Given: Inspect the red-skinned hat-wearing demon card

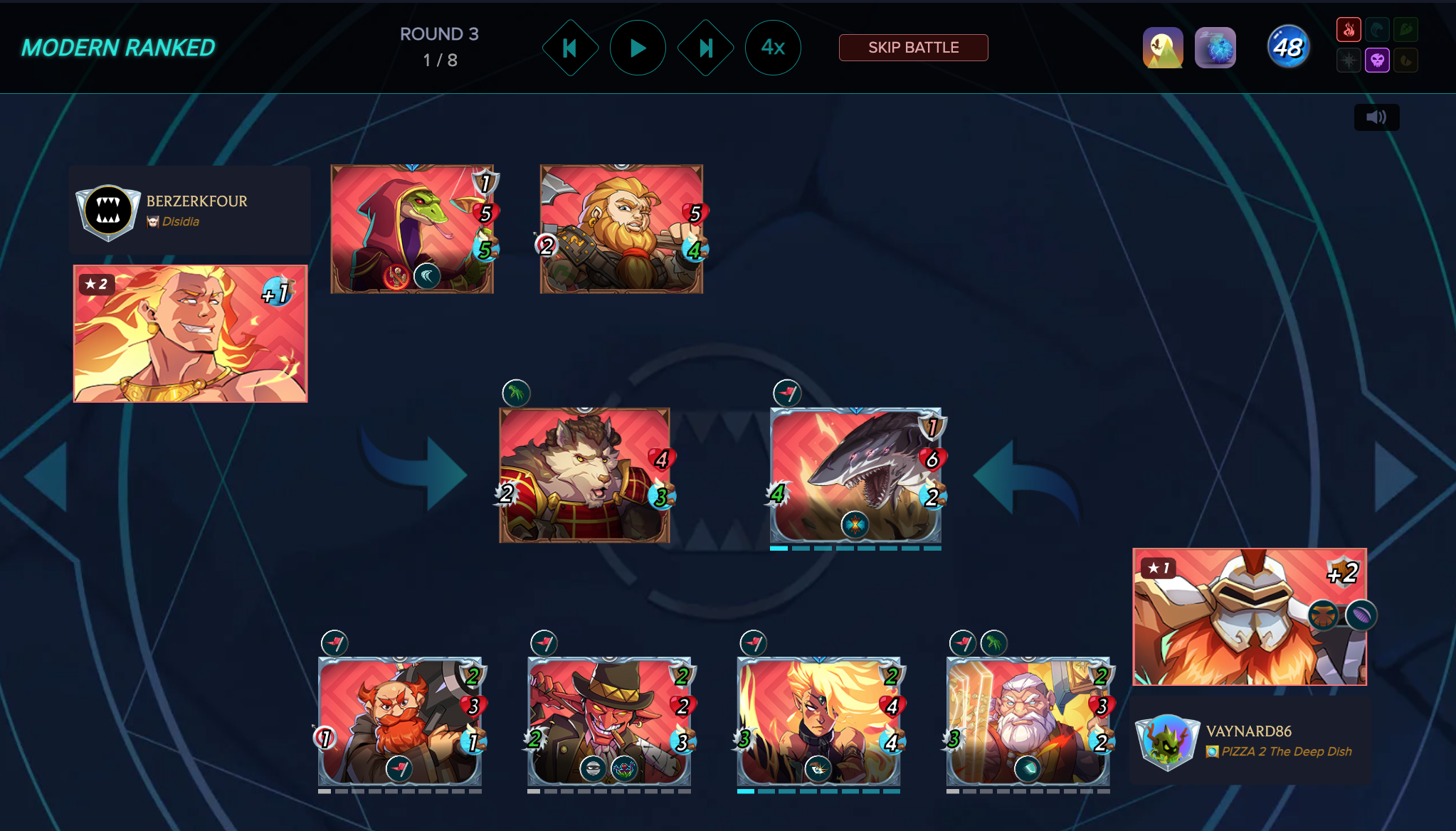Looking at the screenshot, I should (x=609, y=721).
